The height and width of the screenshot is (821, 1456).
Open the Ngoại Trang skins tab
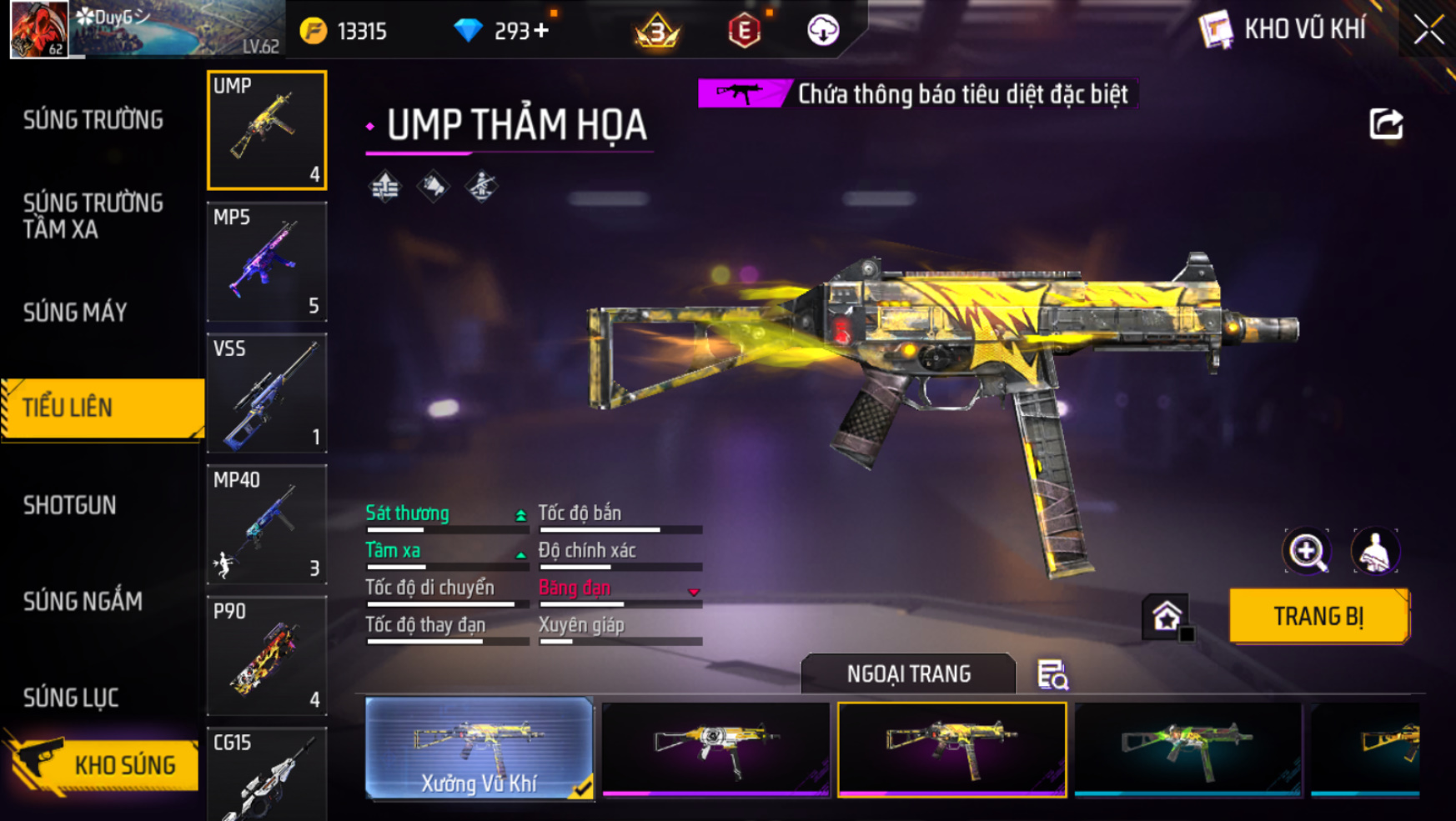[x=908, y=673]
